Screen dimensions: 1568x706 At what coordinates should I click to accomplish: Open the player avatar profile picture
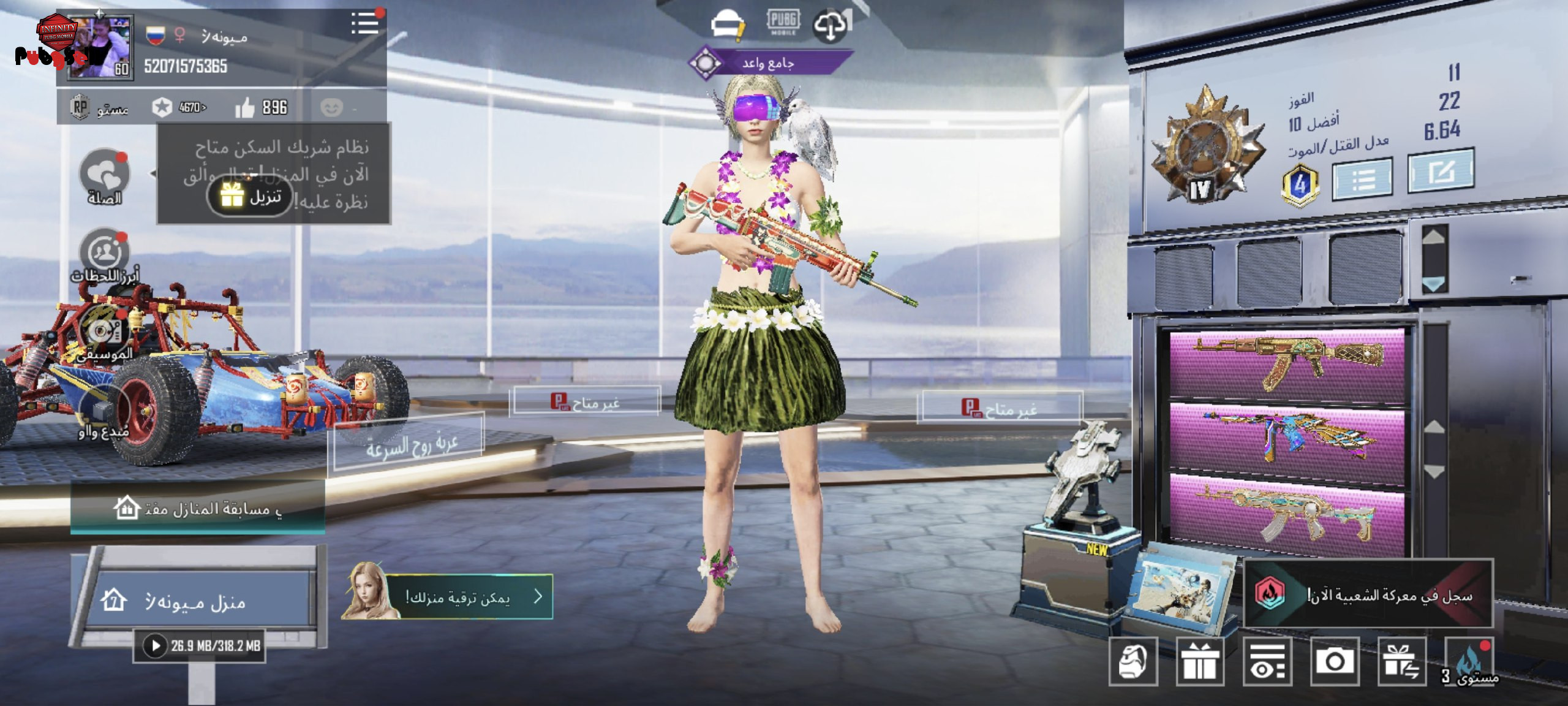point(100,48)
